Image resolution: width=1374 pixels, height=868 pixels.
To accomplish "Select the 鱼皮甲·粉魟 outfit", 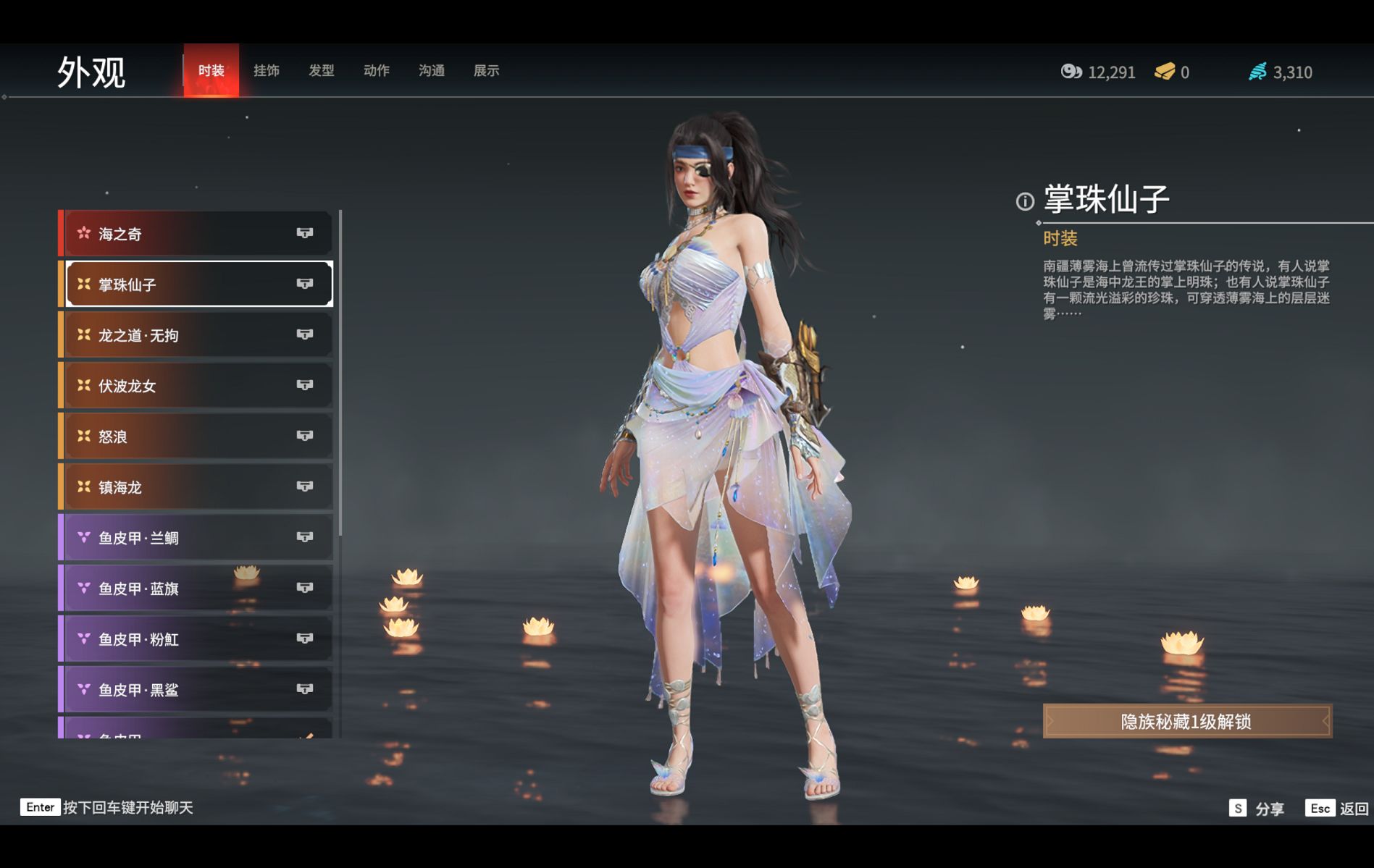I will (197, 639).
